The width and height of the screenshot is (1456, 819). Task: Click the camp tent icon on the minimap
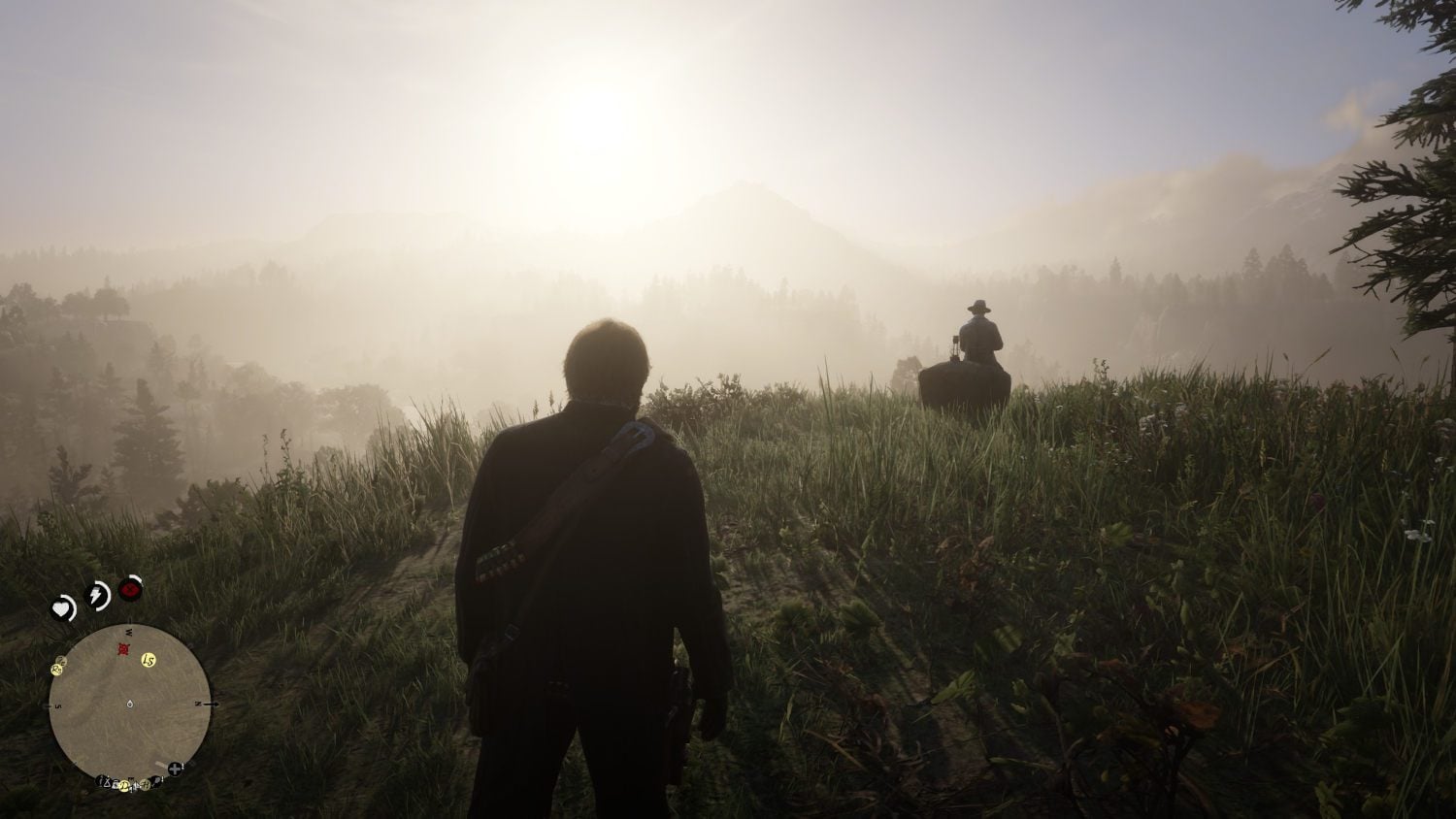pos(107,784)
